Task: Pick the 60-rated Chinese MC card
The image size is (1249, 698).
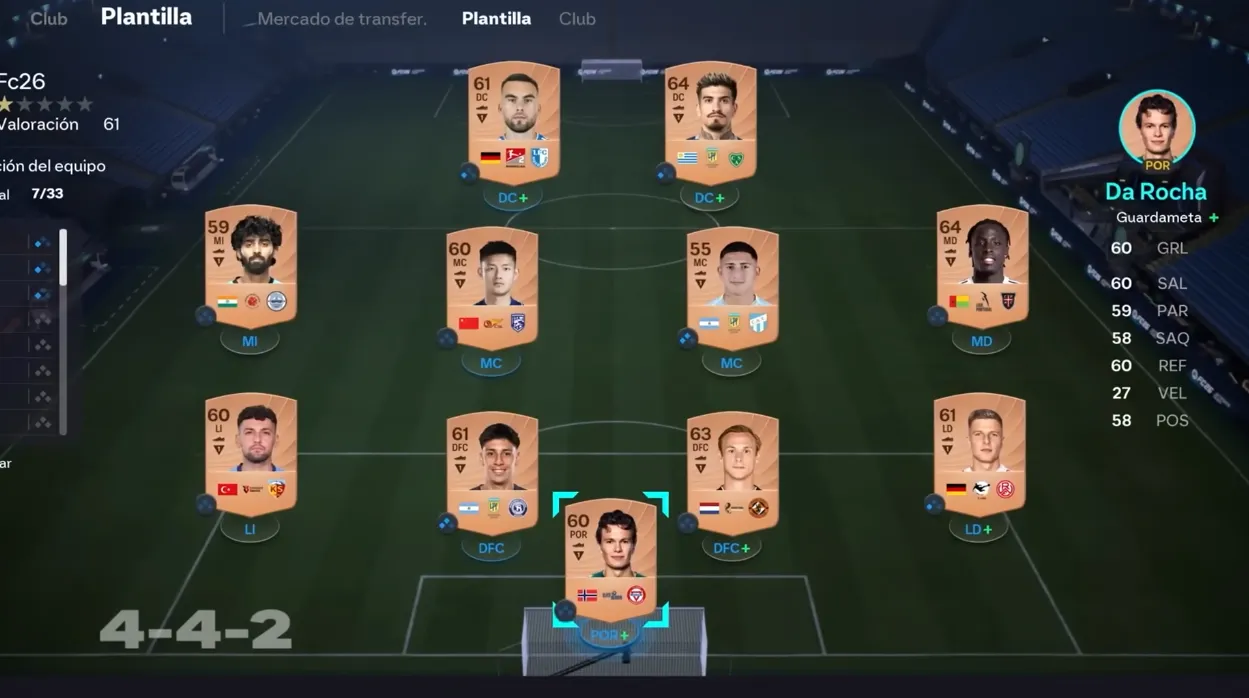Action: pyautogui.click(x=491, y=288)
